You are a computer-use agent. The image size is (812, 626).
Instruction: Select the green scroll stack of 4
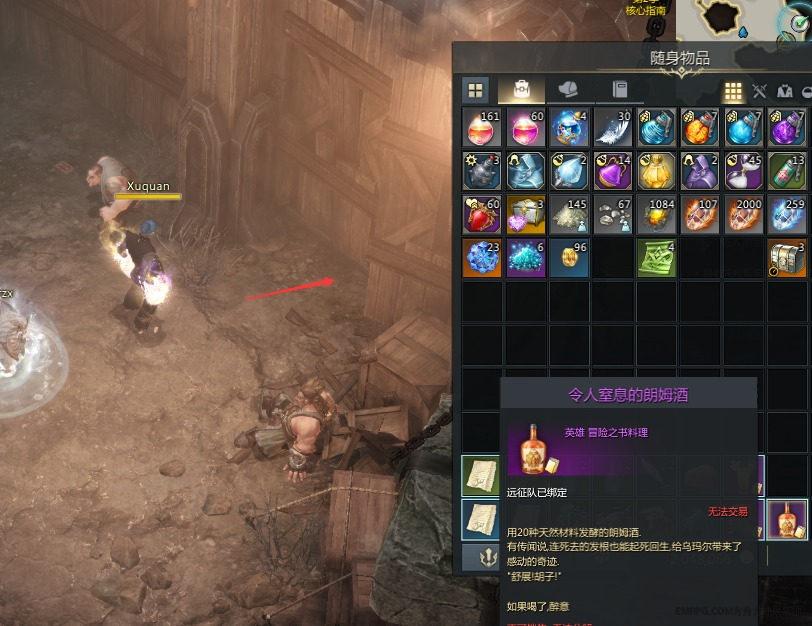(656, 257)
